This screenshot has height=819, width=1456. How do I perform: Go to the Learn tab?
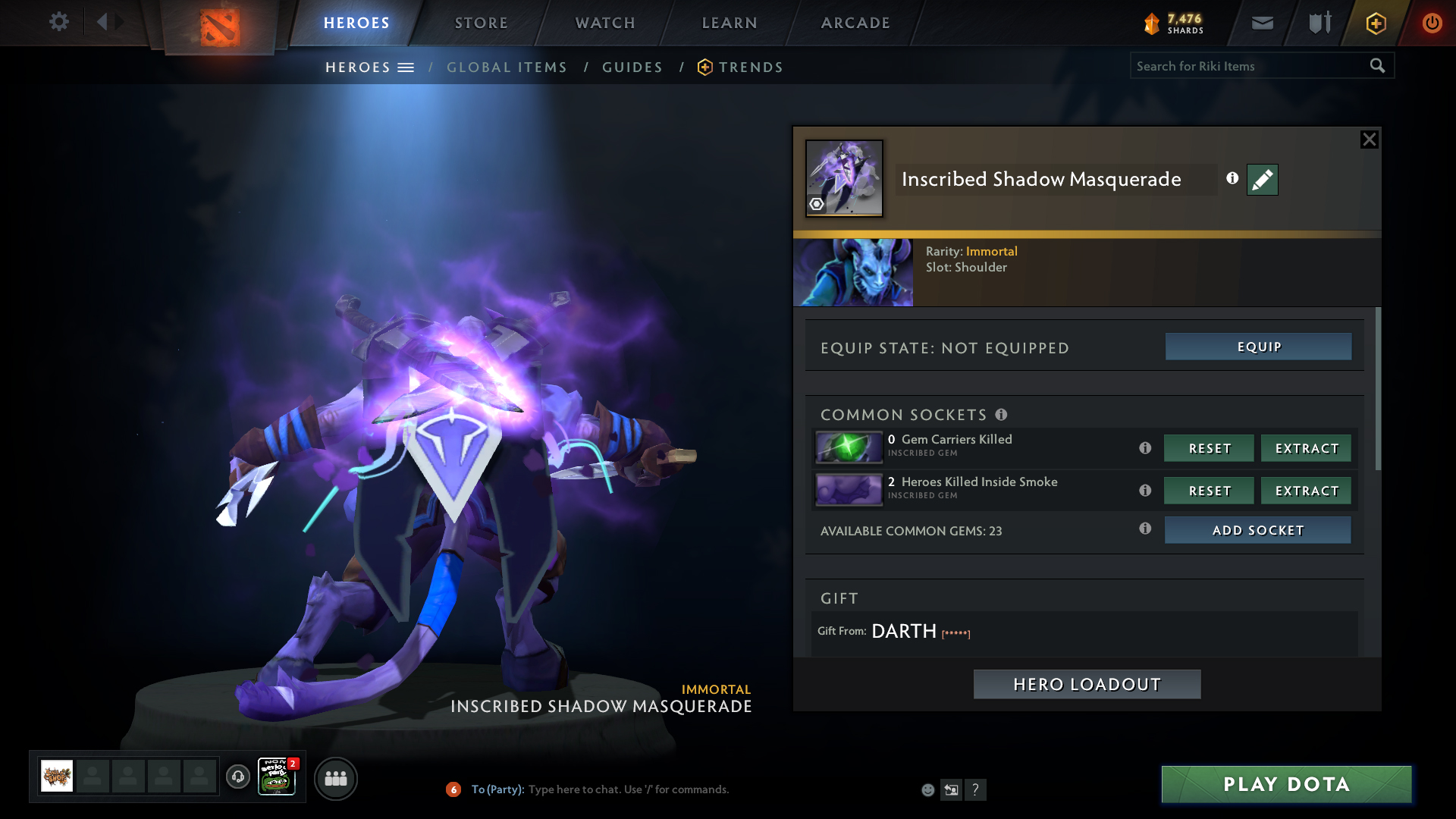(x=730, y=23)
